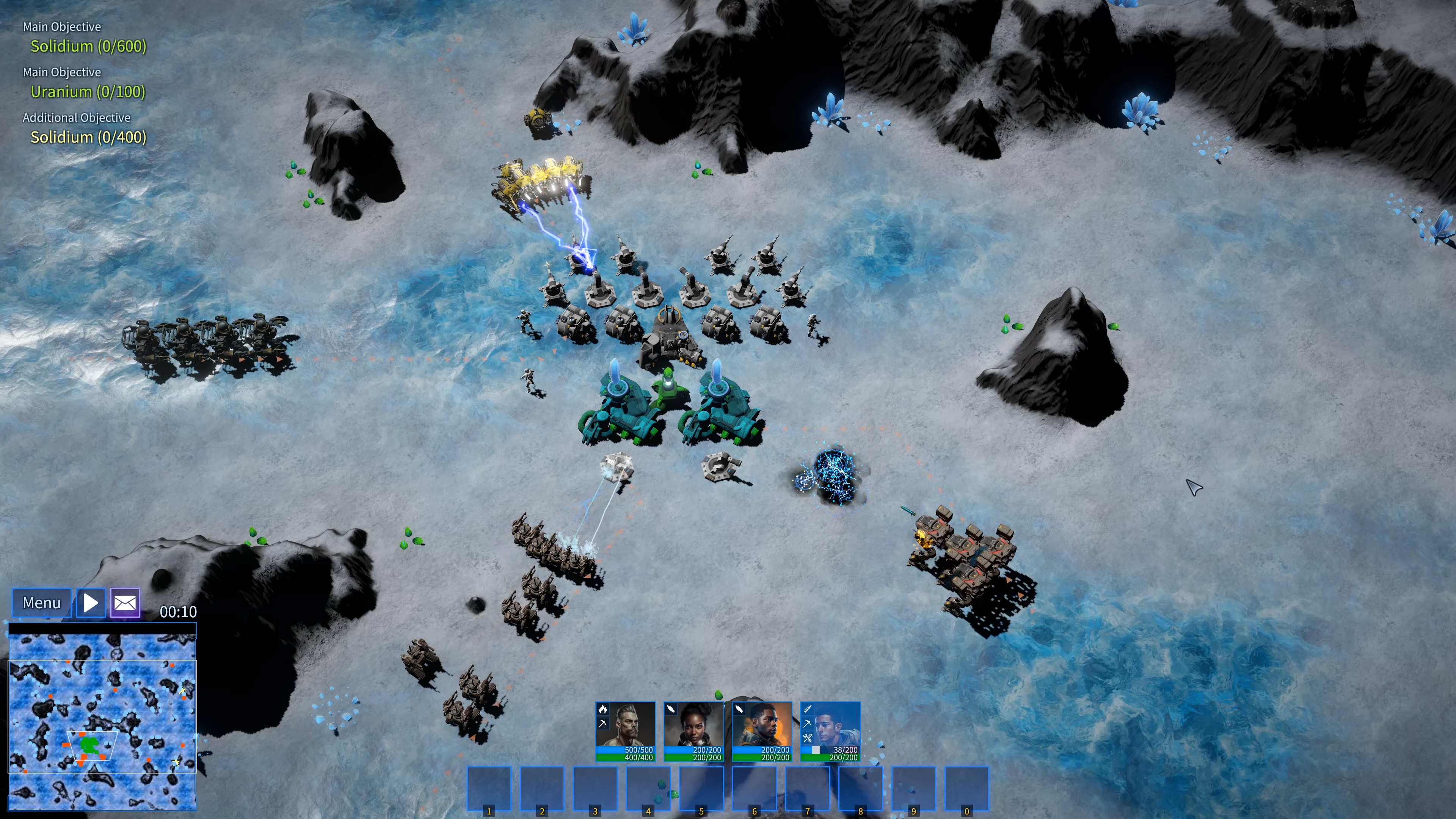Click the wrench-and-screwdriver icon on the blue portrait

tap(807, 737)
